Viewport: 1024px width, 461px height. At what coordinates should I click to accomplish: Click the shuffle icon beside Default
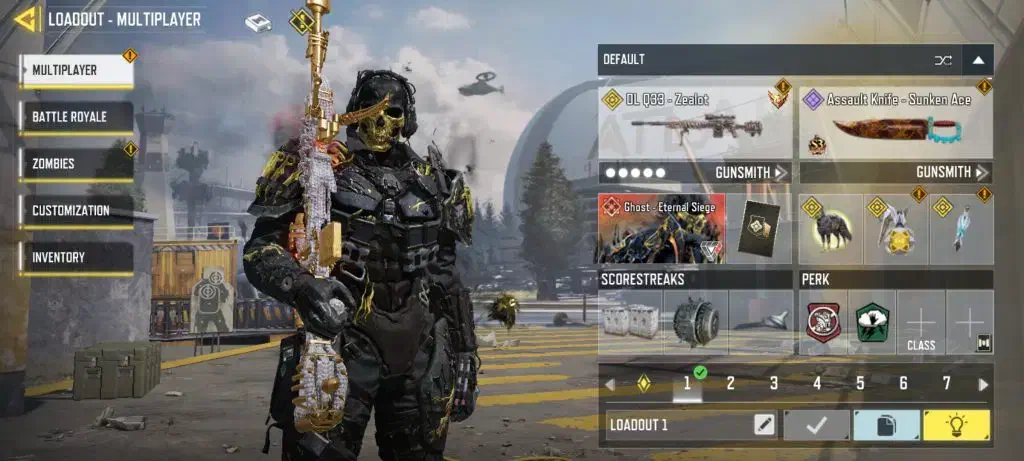pos(942,60)
